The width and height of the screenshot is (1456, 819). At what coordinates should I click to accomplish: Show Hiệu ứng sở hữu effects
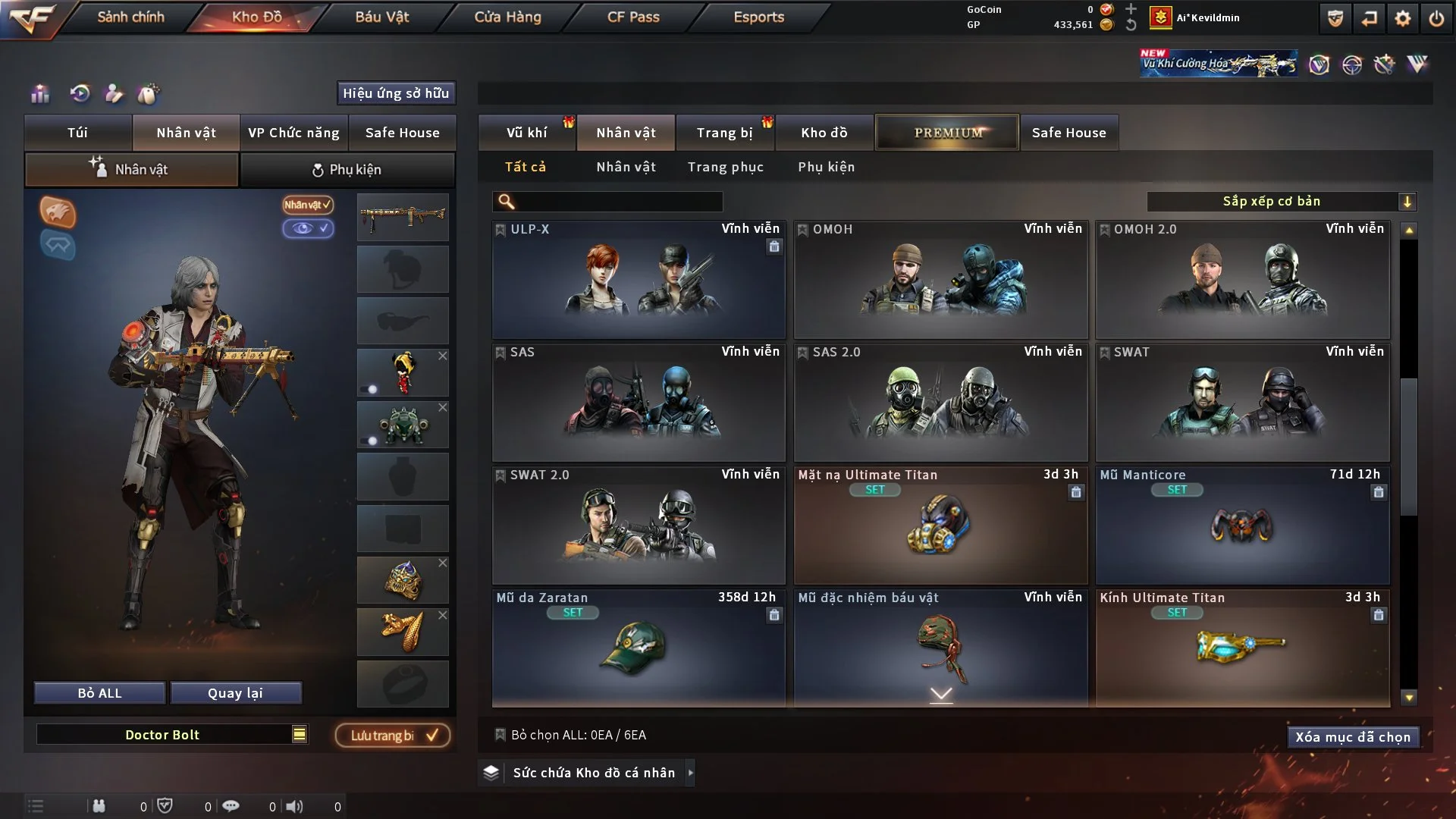(395, 93)
